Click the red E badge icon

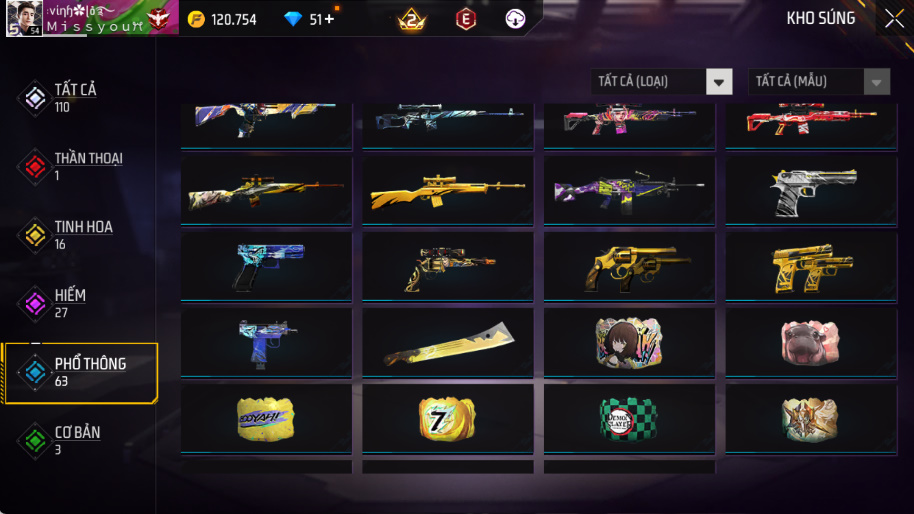coord(466,19)
